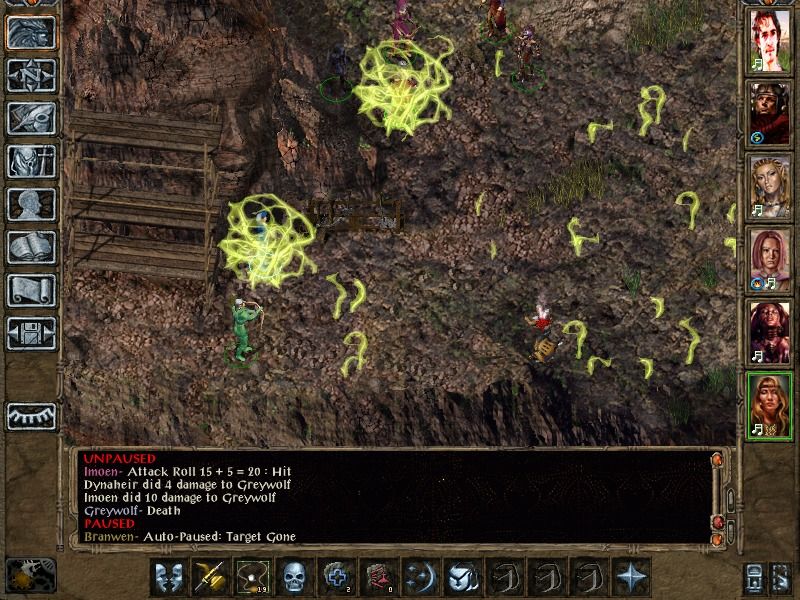The height and width of the screenshot is (600, 800).
Task: Select the dark-skinned Dynaheir portrait
Action: (770, 330)
